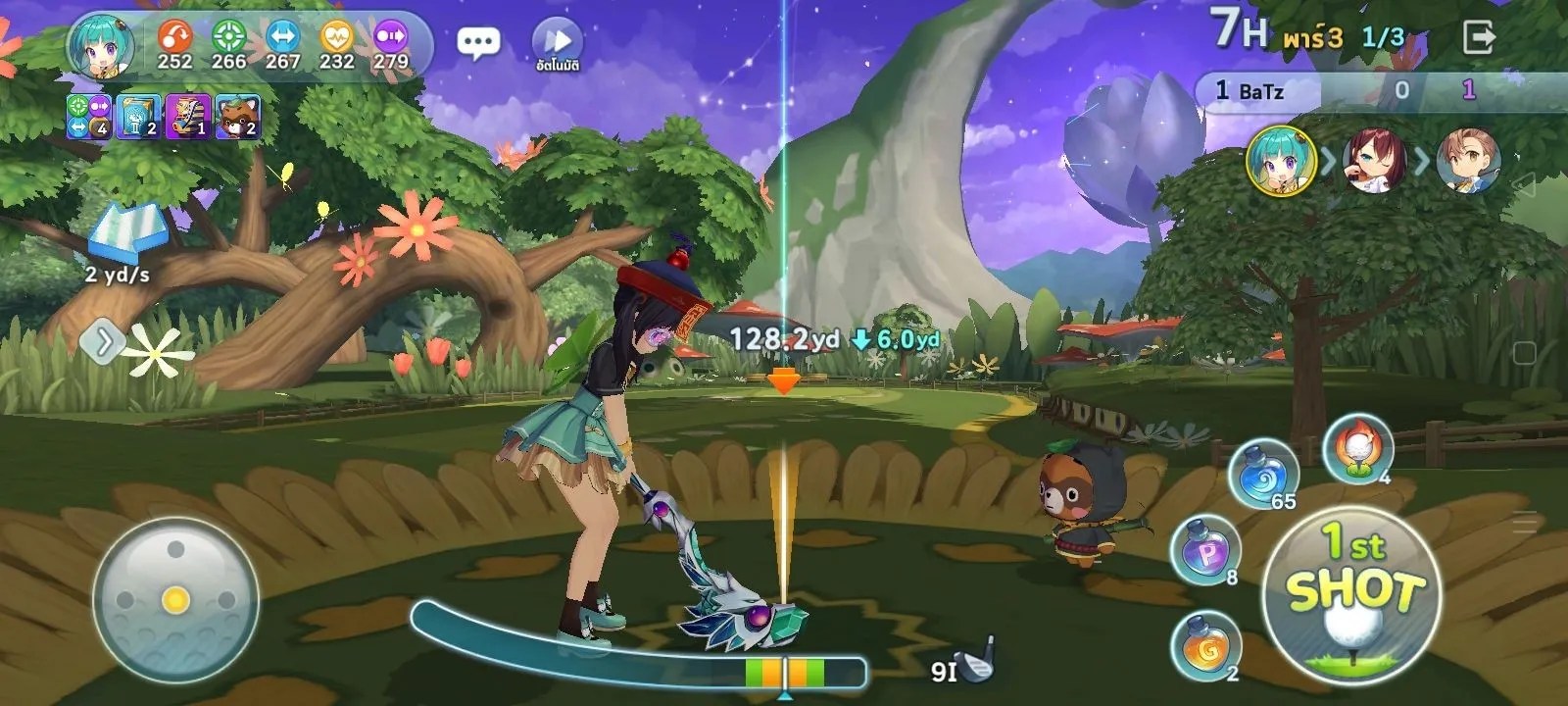The image size is (1568, 706).
Task: Open the green-haired player avatar profile
Action: pos(101,47)
